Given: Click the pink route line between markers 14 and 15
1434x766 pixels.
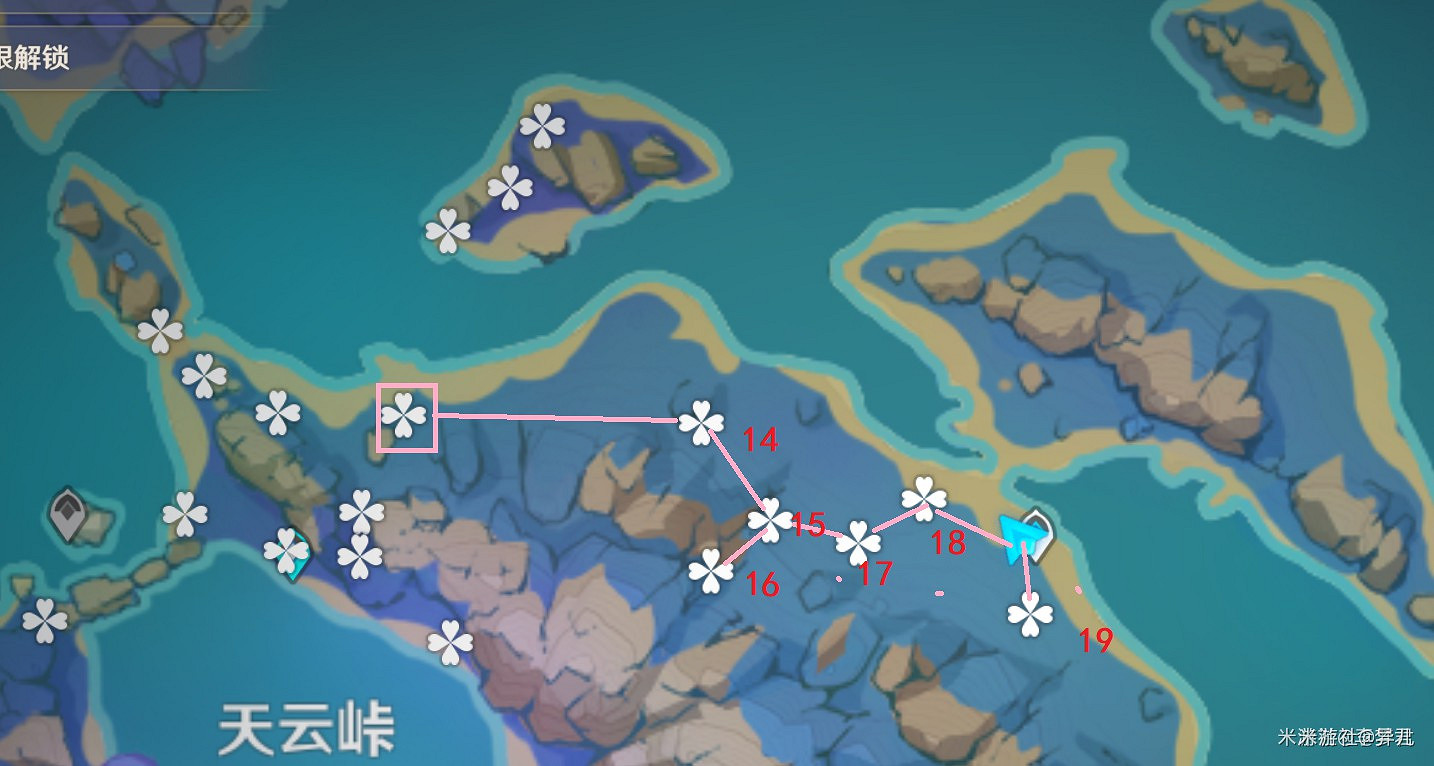Looking at the screenshot, I should coord(735,470).
